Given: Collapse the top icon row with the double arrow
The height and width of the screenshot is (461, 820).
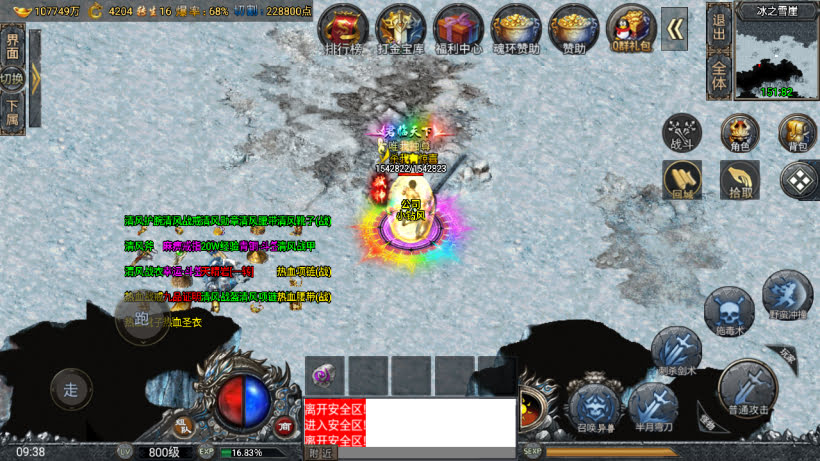Looking at the screenshot, I should pos(677,28).
